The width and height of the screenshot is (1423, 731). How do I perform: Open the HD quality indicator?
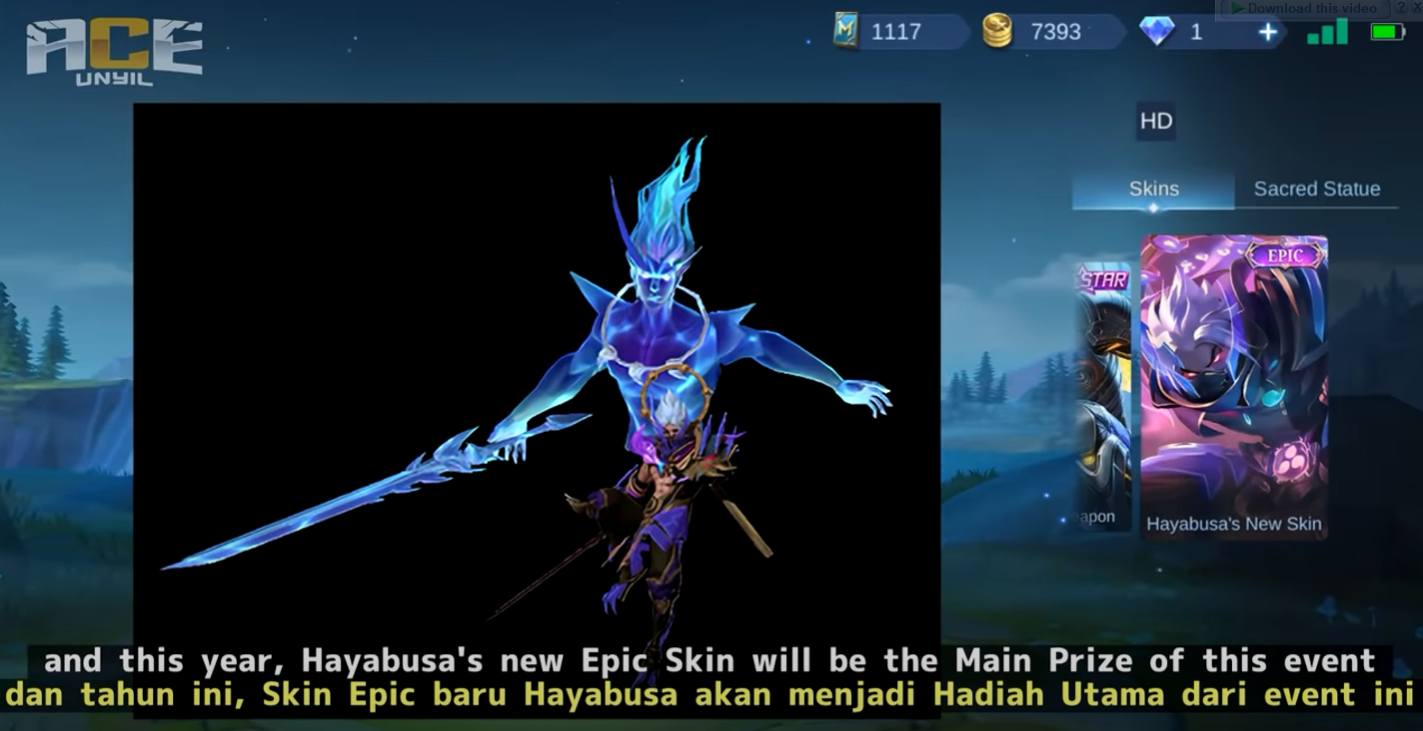[x=1157, y=122]
